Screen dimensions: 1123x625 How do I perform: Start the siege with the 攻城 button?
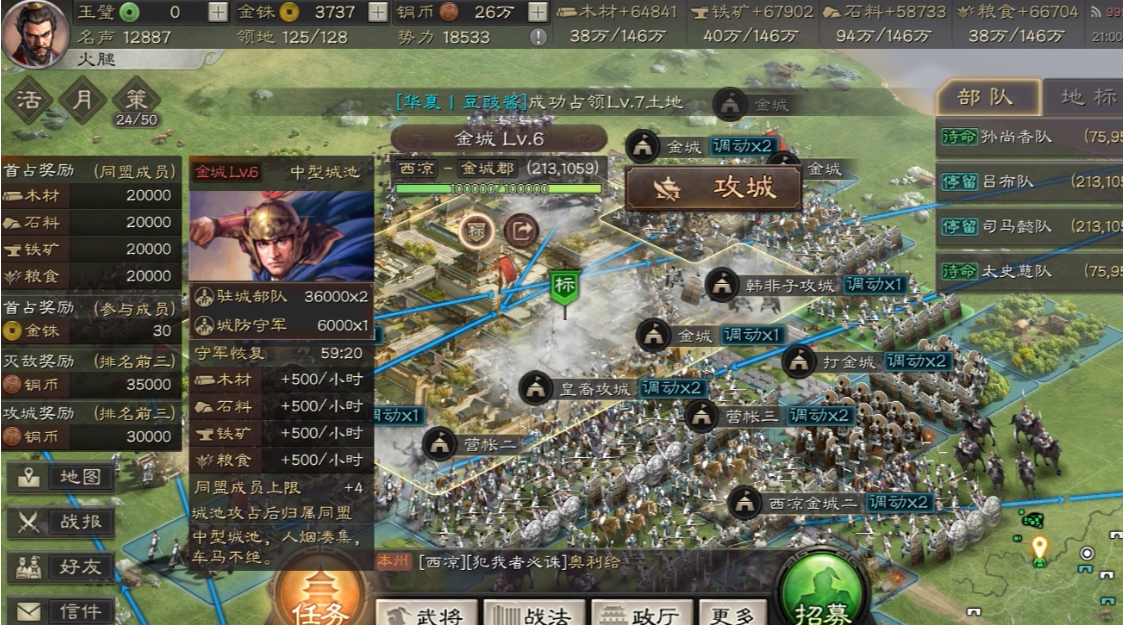click(x=714, y=188)
